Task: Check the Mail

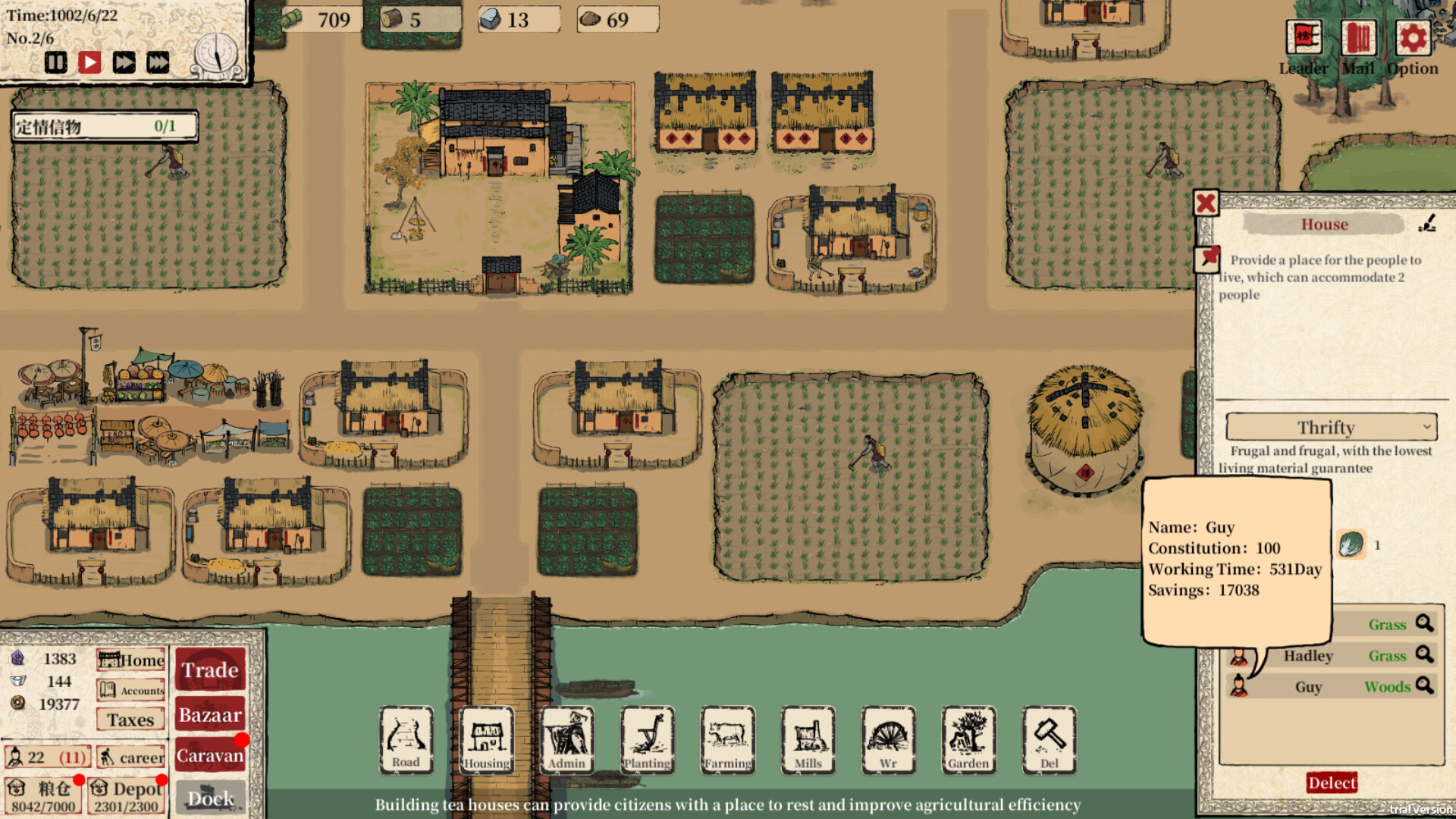Action: [1357, 38]
